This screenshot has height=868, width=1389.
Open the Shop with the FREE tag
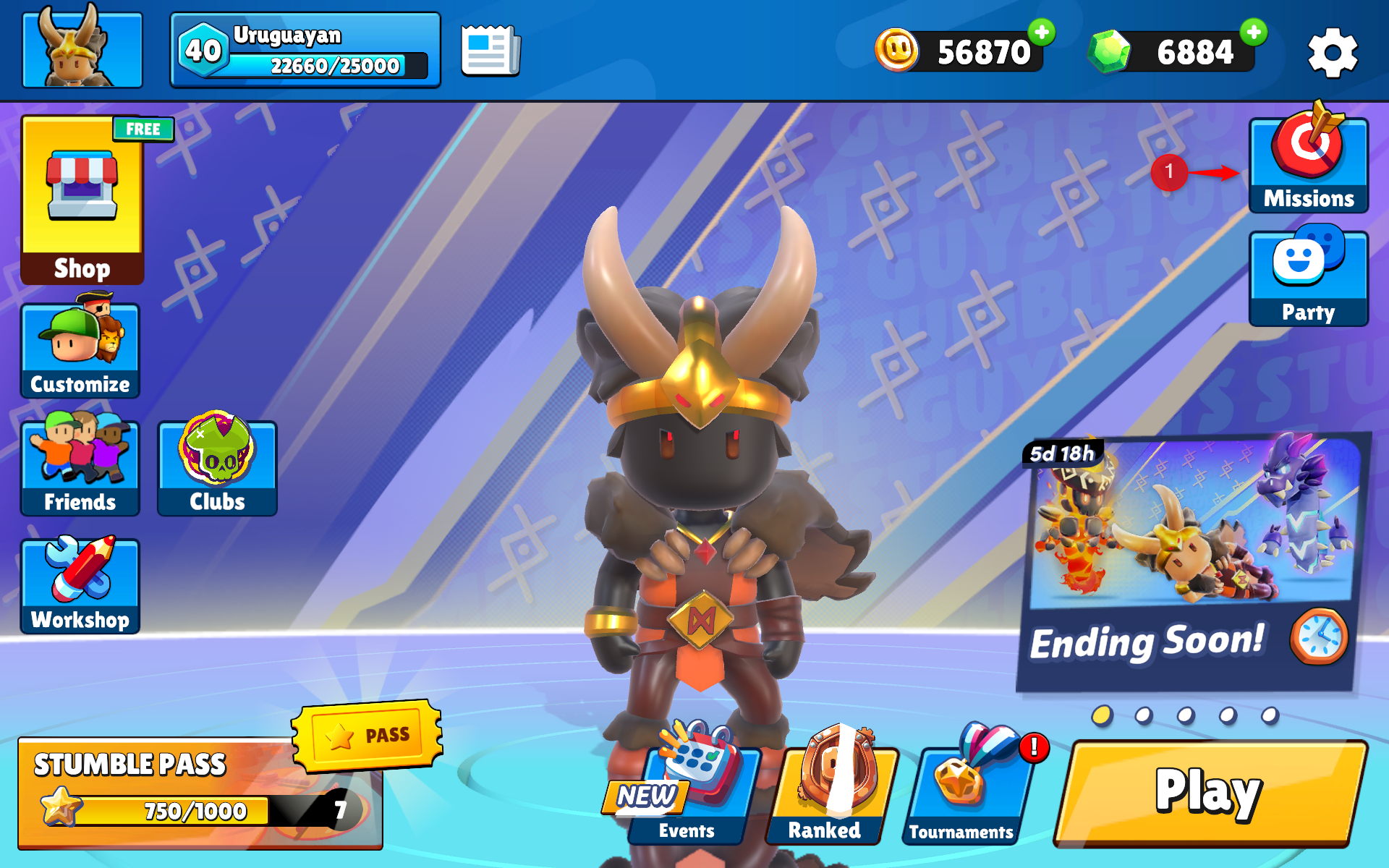pos(82,200)
